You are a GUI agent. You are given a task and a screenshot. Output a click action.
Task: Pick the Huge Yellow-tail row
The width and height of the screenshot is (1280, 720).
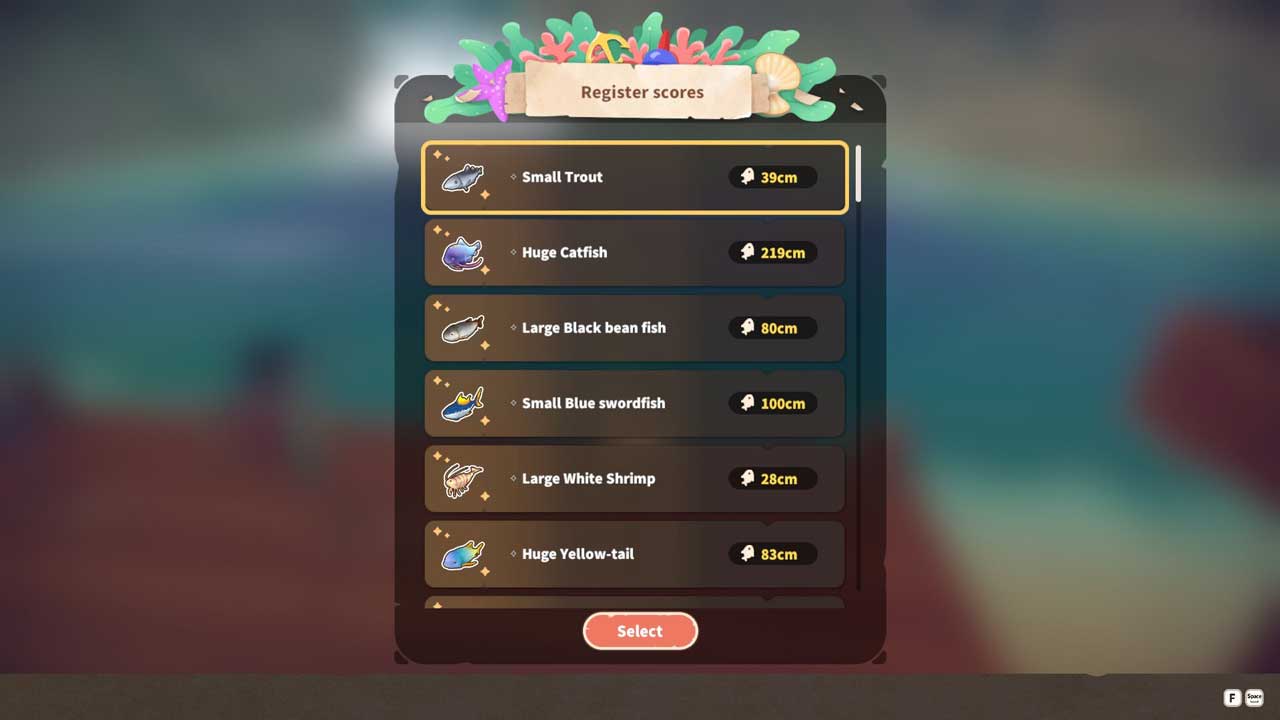point(634,554)
